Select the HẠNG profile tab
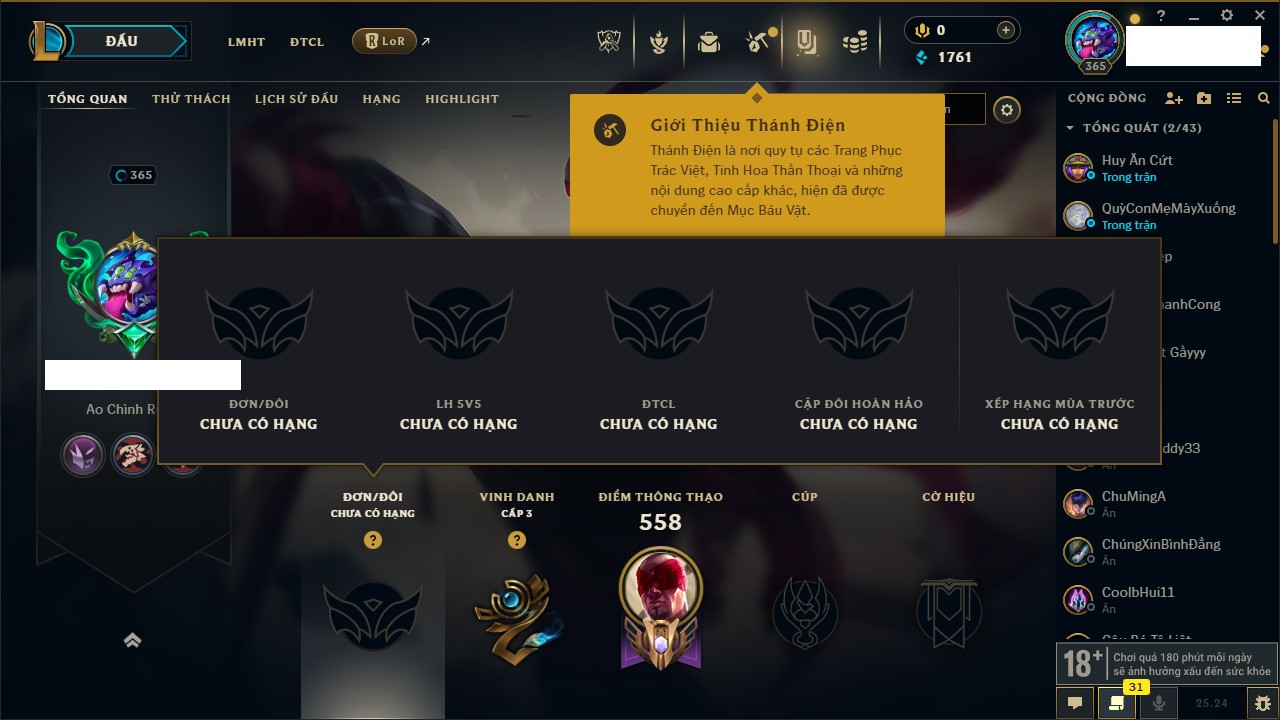 pos(381,99)
